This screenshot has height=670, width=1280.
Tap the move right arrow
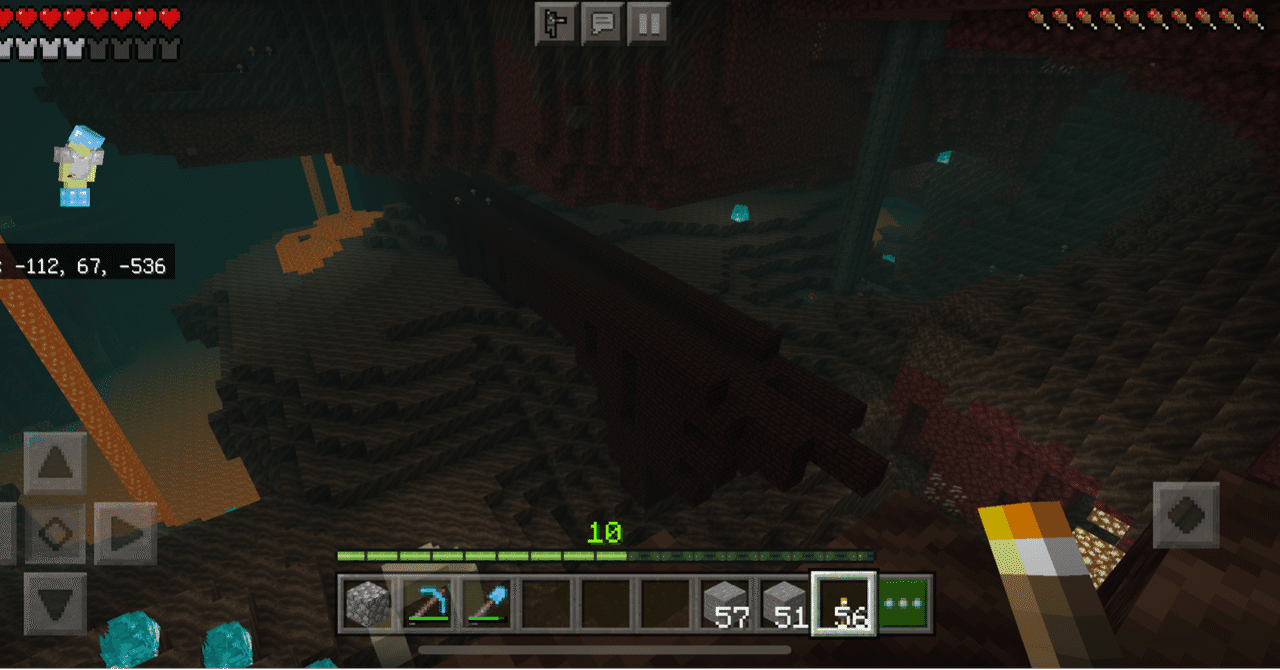[125, 534]
